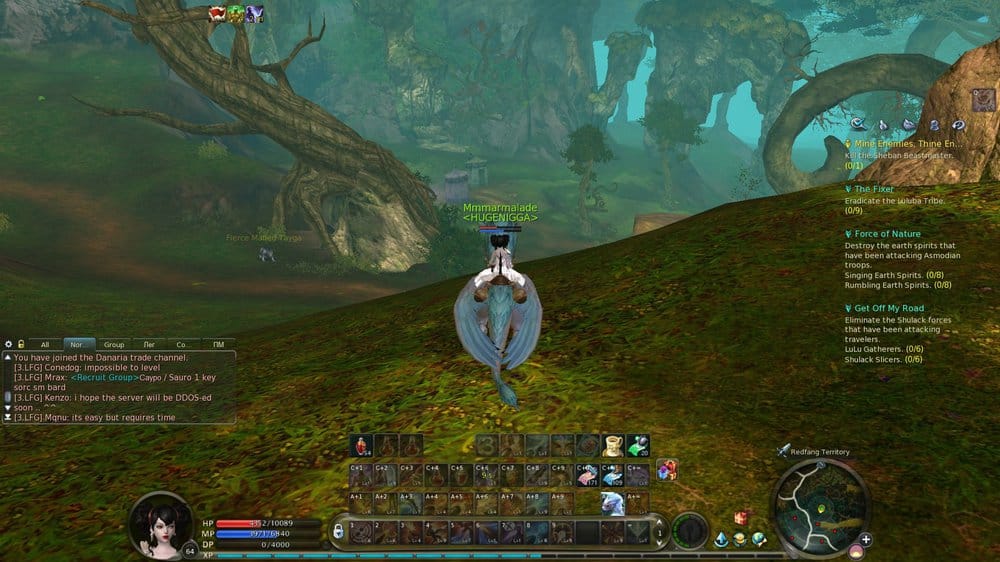Use the coffee mug item slot
The height and width of the screenshot is (562, 1000).
pos(613,446)
